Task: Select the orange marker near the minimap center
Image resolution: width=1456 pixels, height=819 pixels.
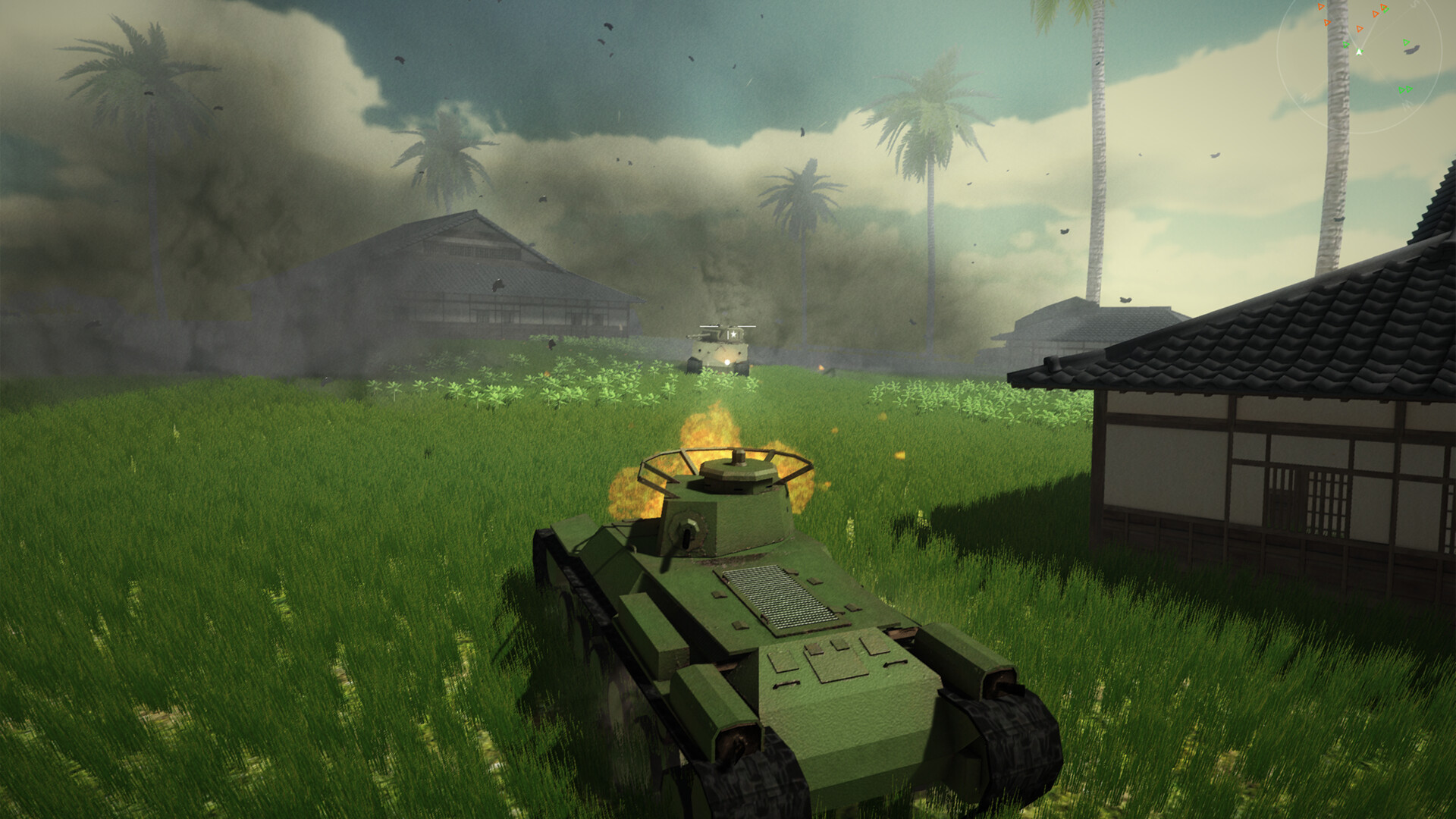Action: pyautogui.click(x=1359, y=29)
